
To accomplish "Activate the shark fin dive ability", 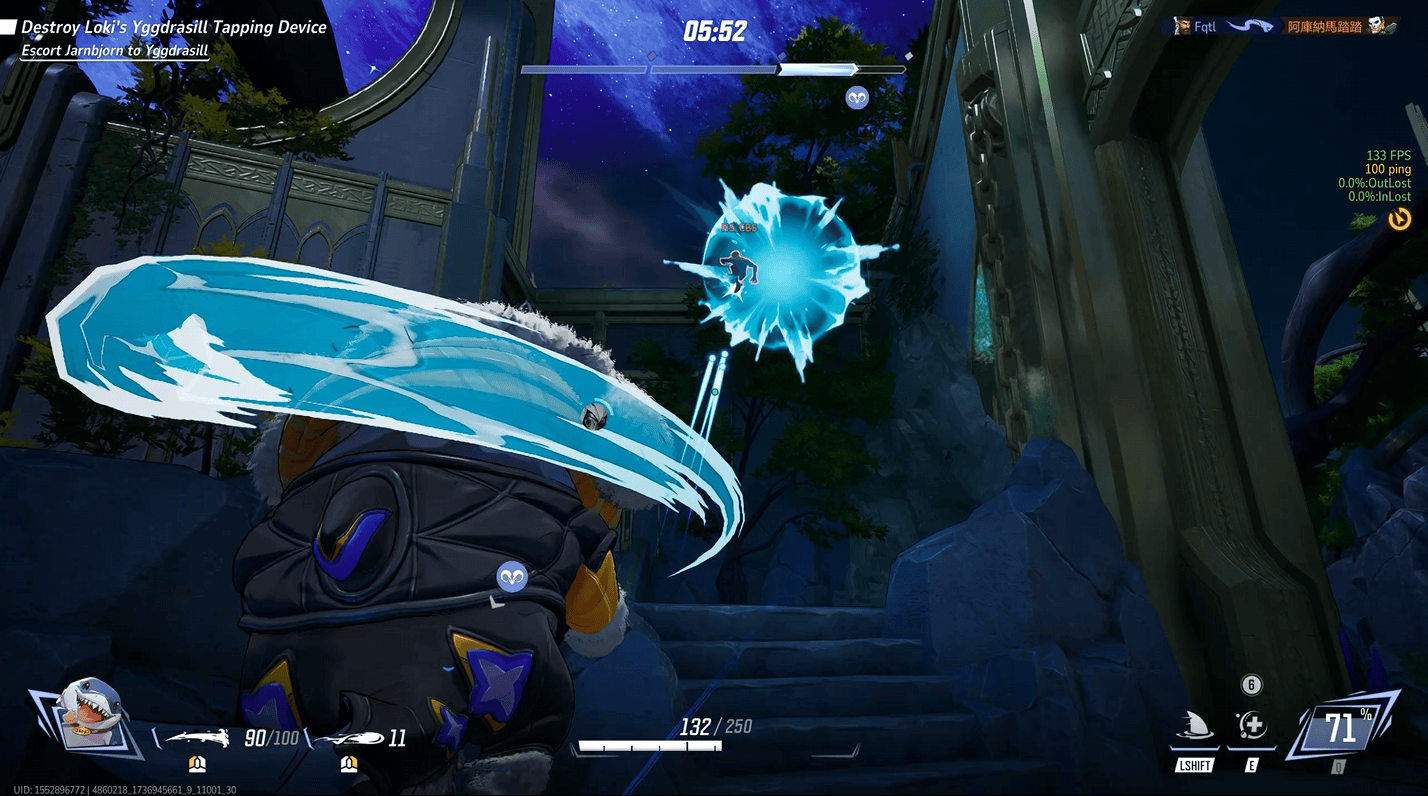I will [1196, 727].
